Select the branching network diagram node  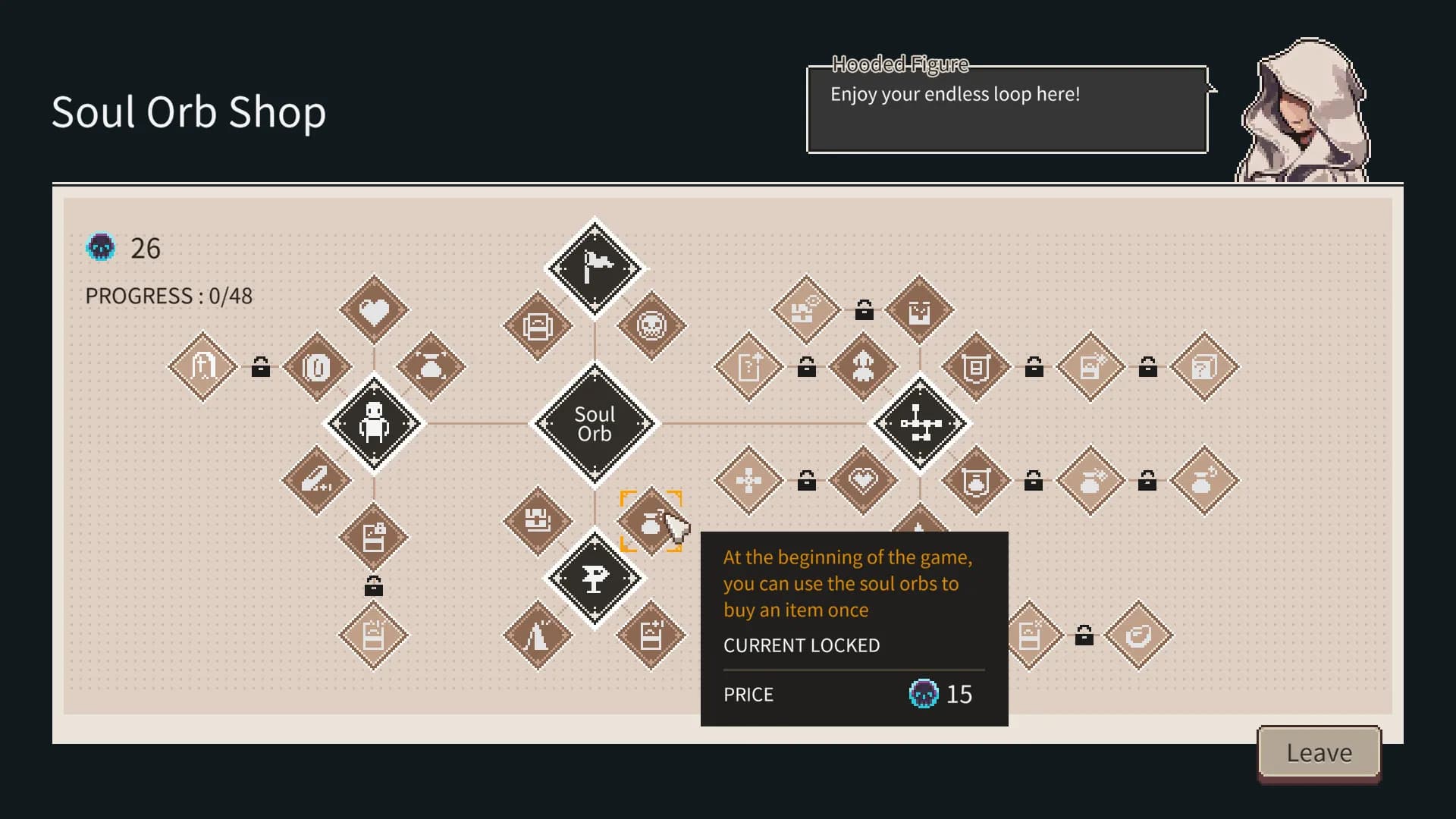(920, 424)
